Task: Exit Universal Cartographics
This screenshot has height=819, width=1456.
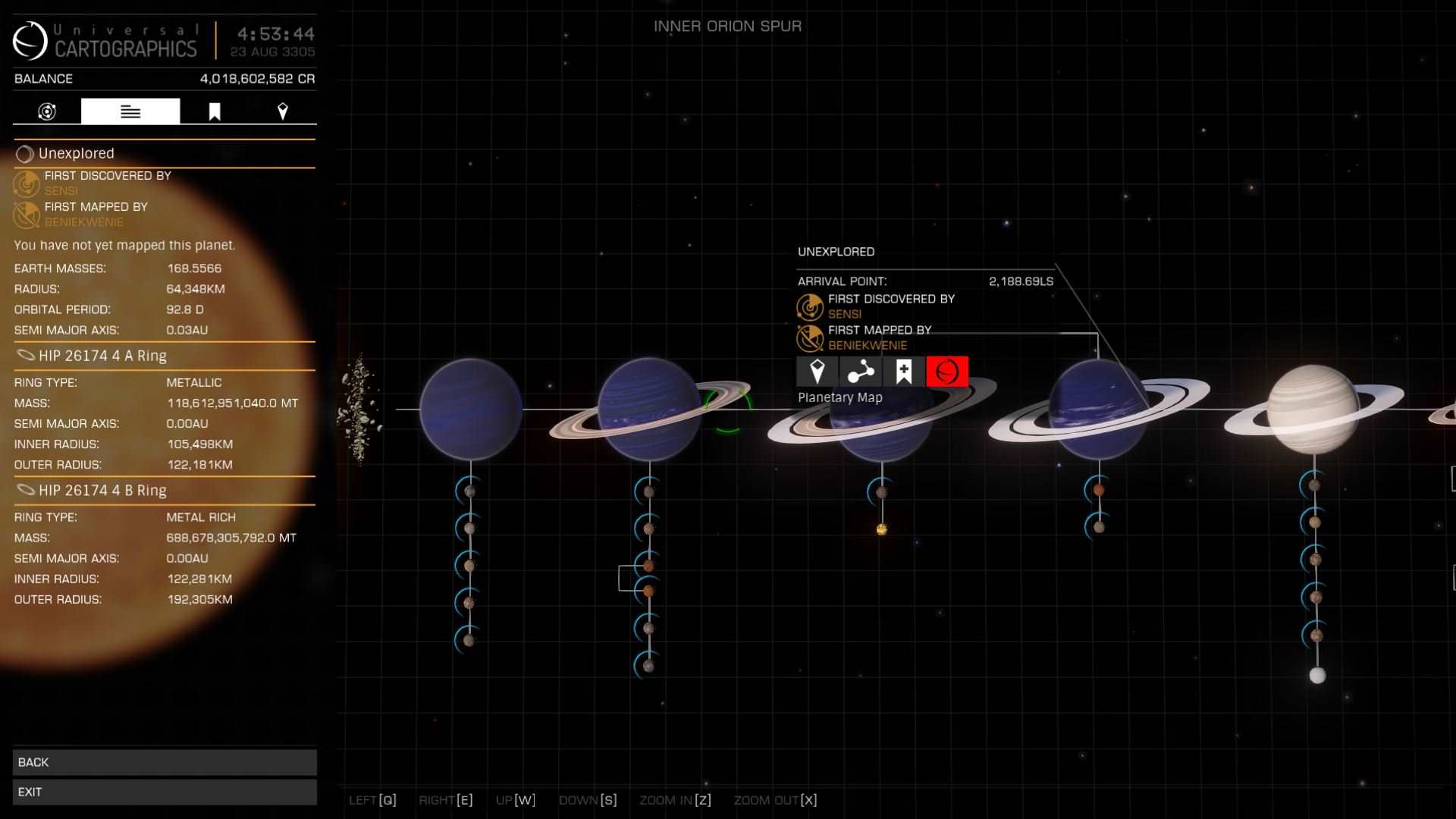Action: (x=165, y=792)
